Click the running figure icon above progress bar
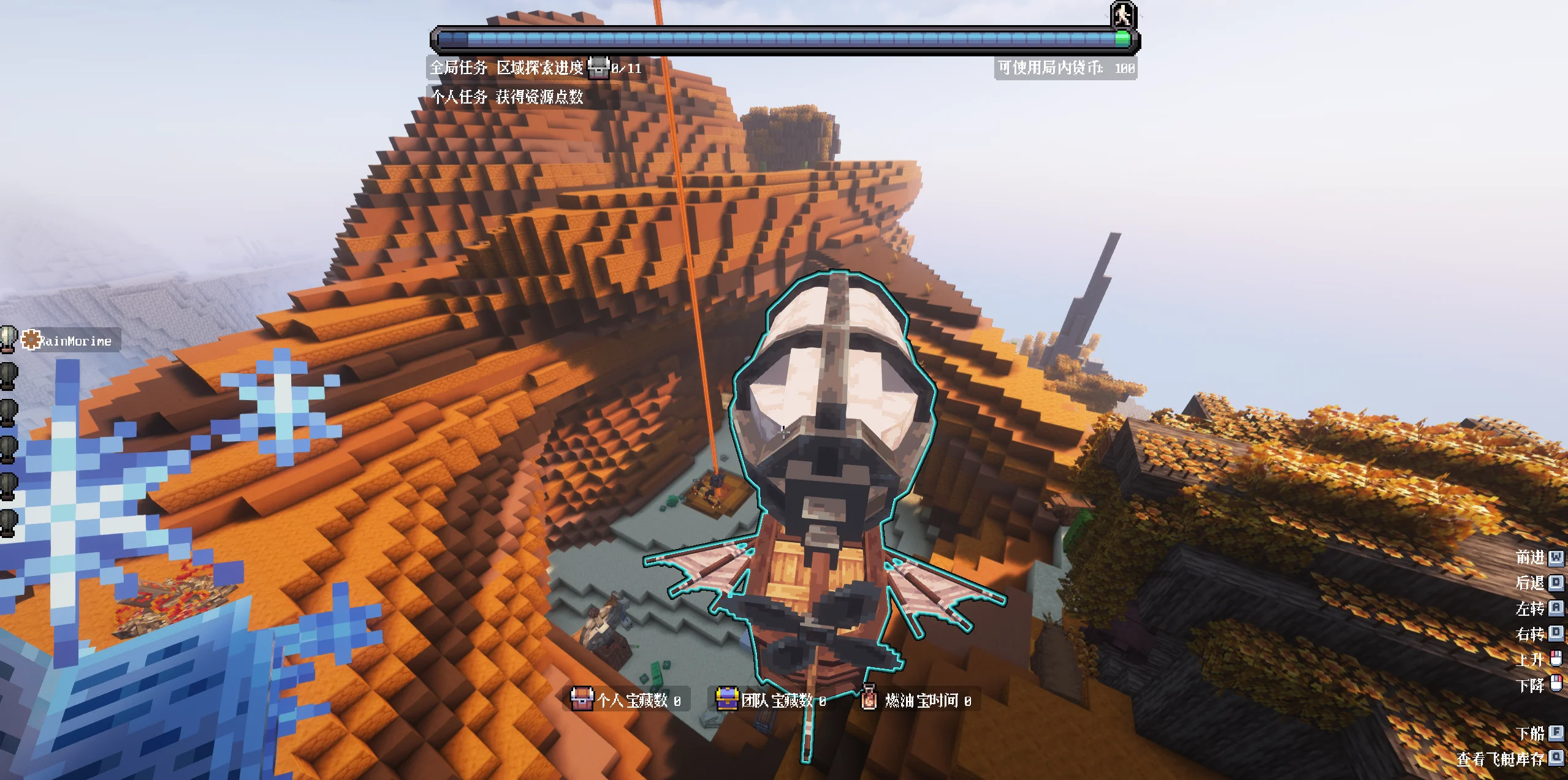Screen dimensions: 1568x780 (x=1122, y=15)
